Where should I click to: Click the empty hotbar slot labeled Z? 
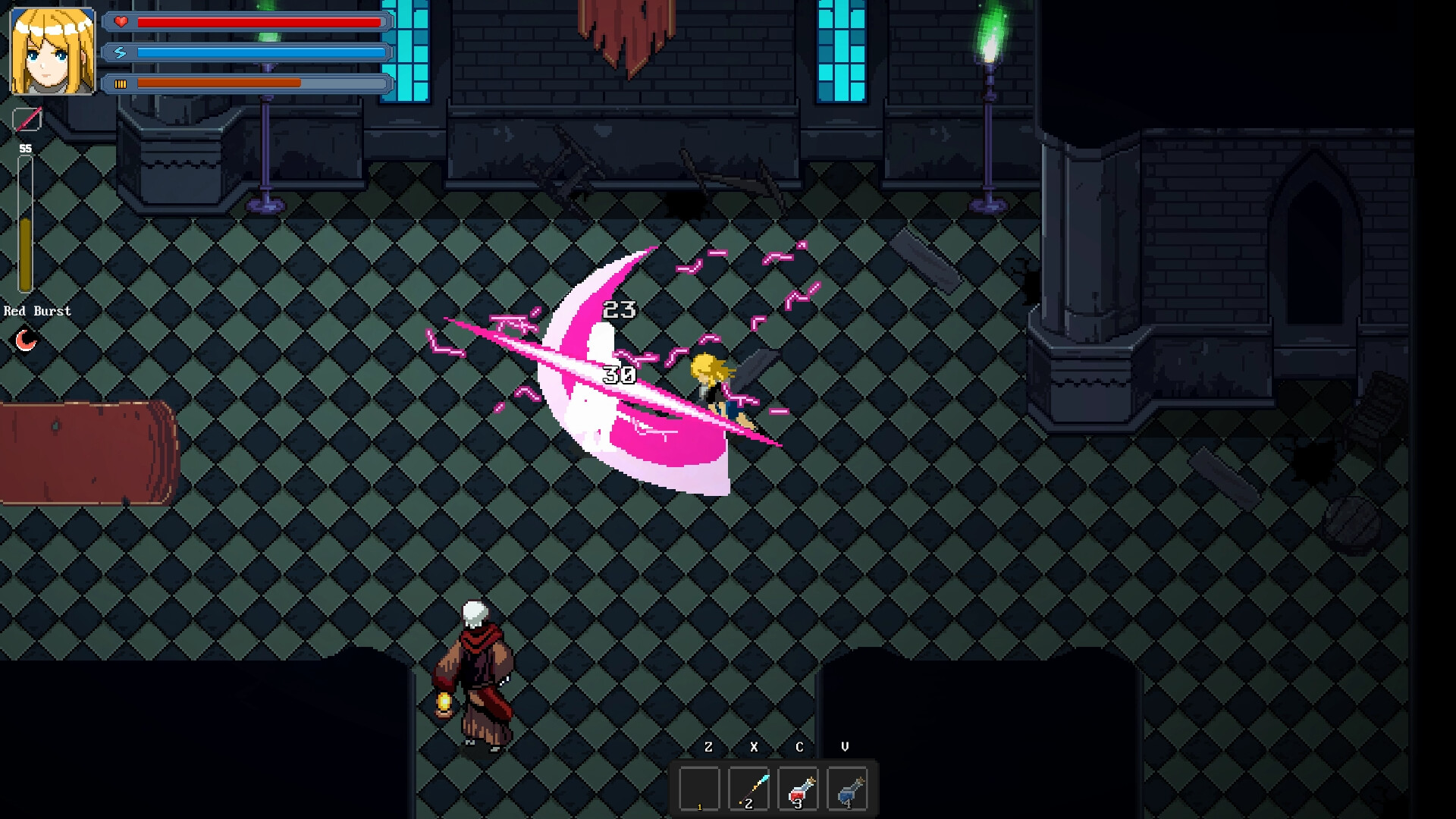[701, 787]
